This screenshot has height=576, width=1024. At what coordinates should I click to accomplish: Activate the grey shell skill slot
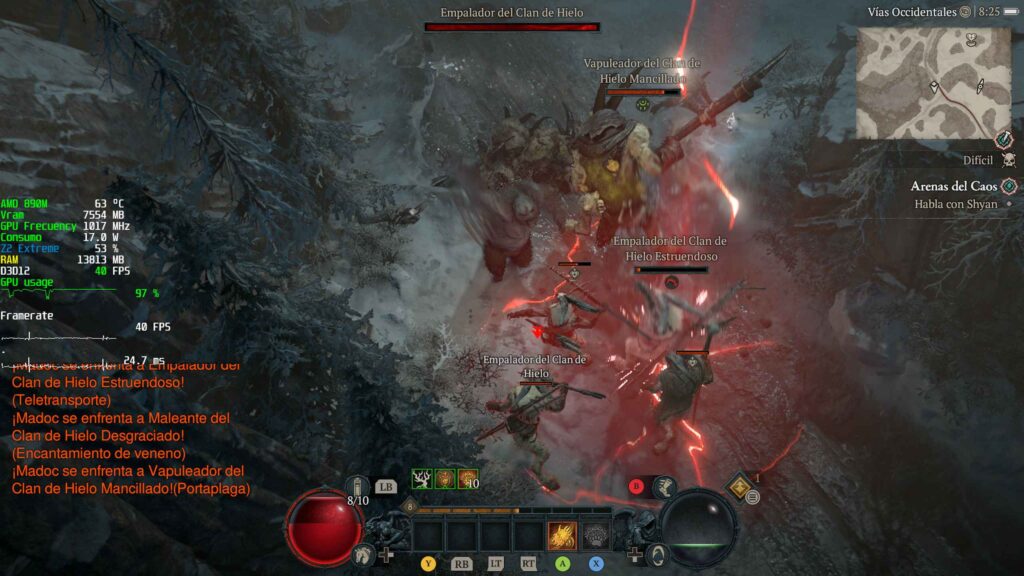(596, 536)
